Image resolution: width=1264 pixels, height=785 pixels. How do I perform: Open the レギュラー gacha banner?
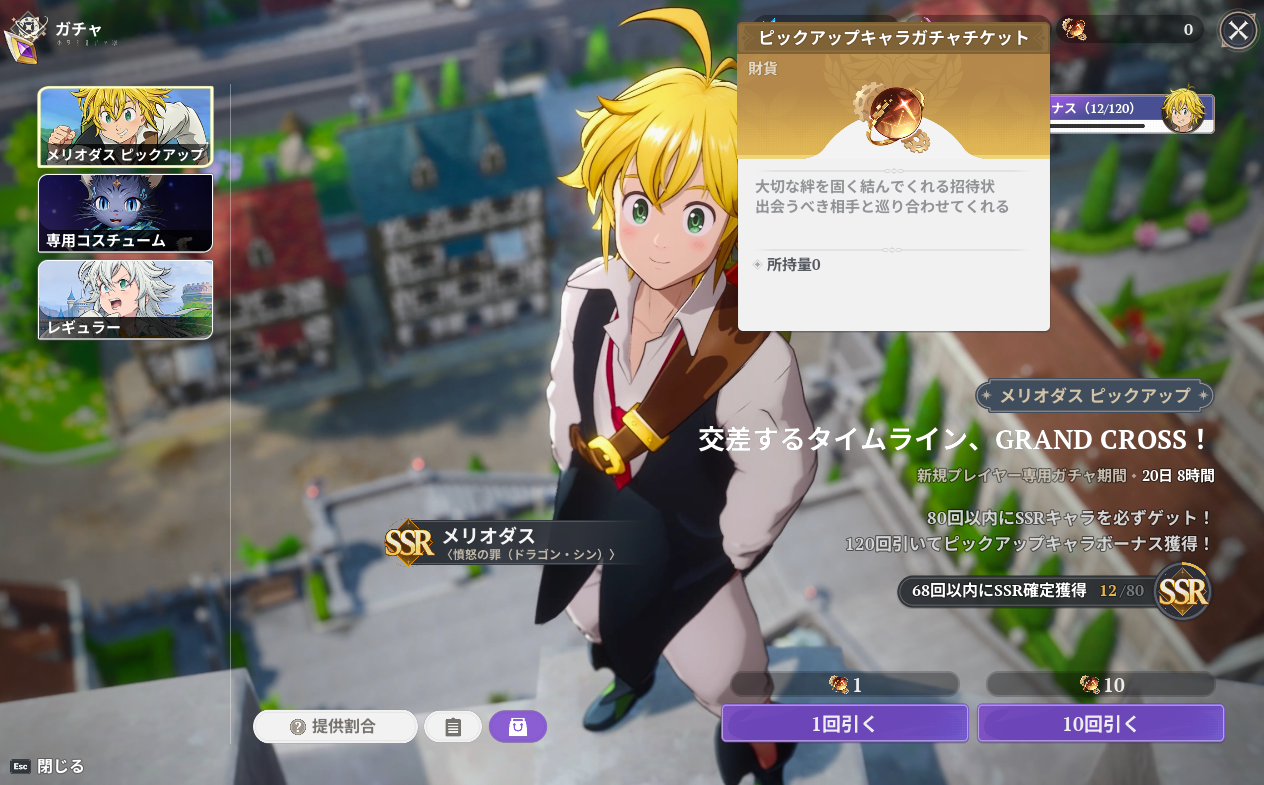click(125, 299)
